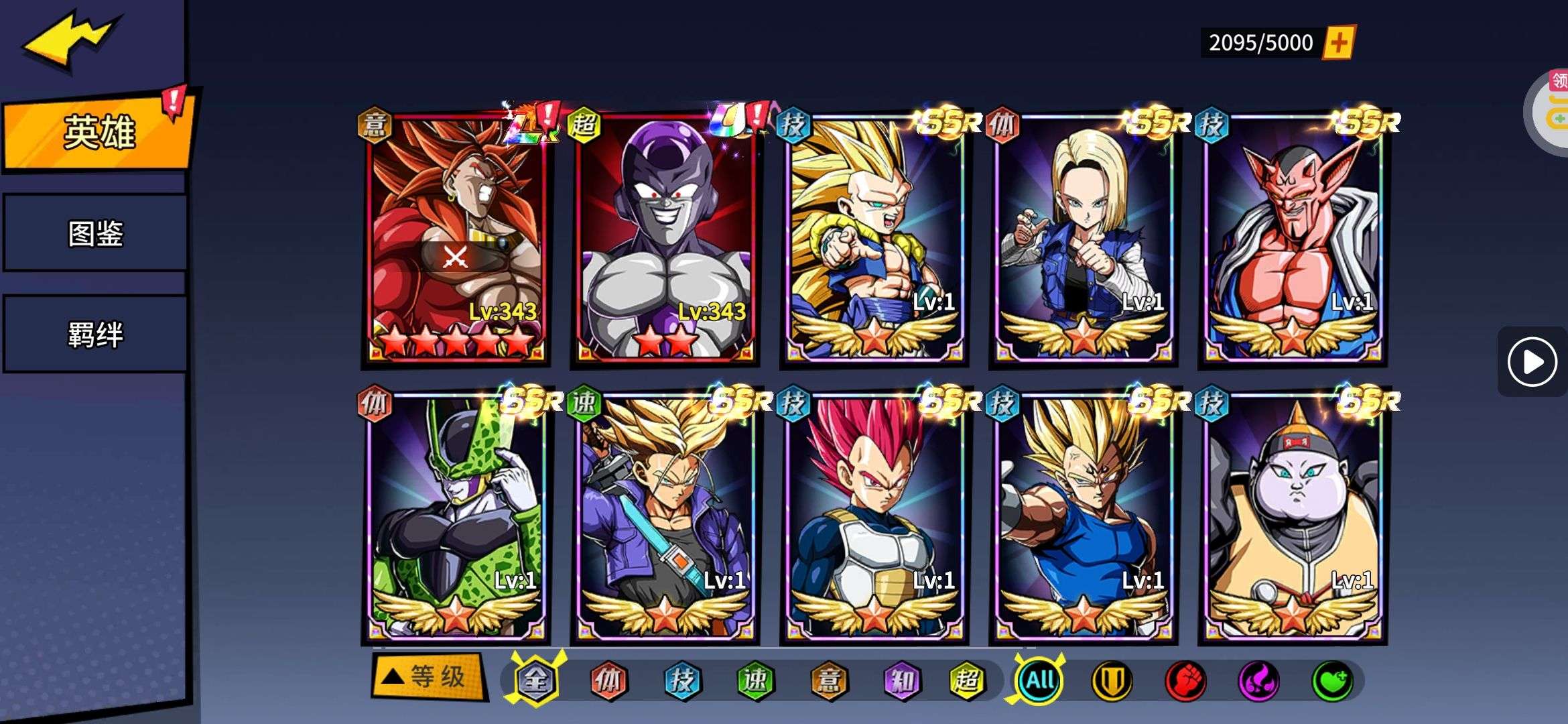Screen dimensions: 1568x724
Task: Select the 英雄 tab
Action: point(99,132)
